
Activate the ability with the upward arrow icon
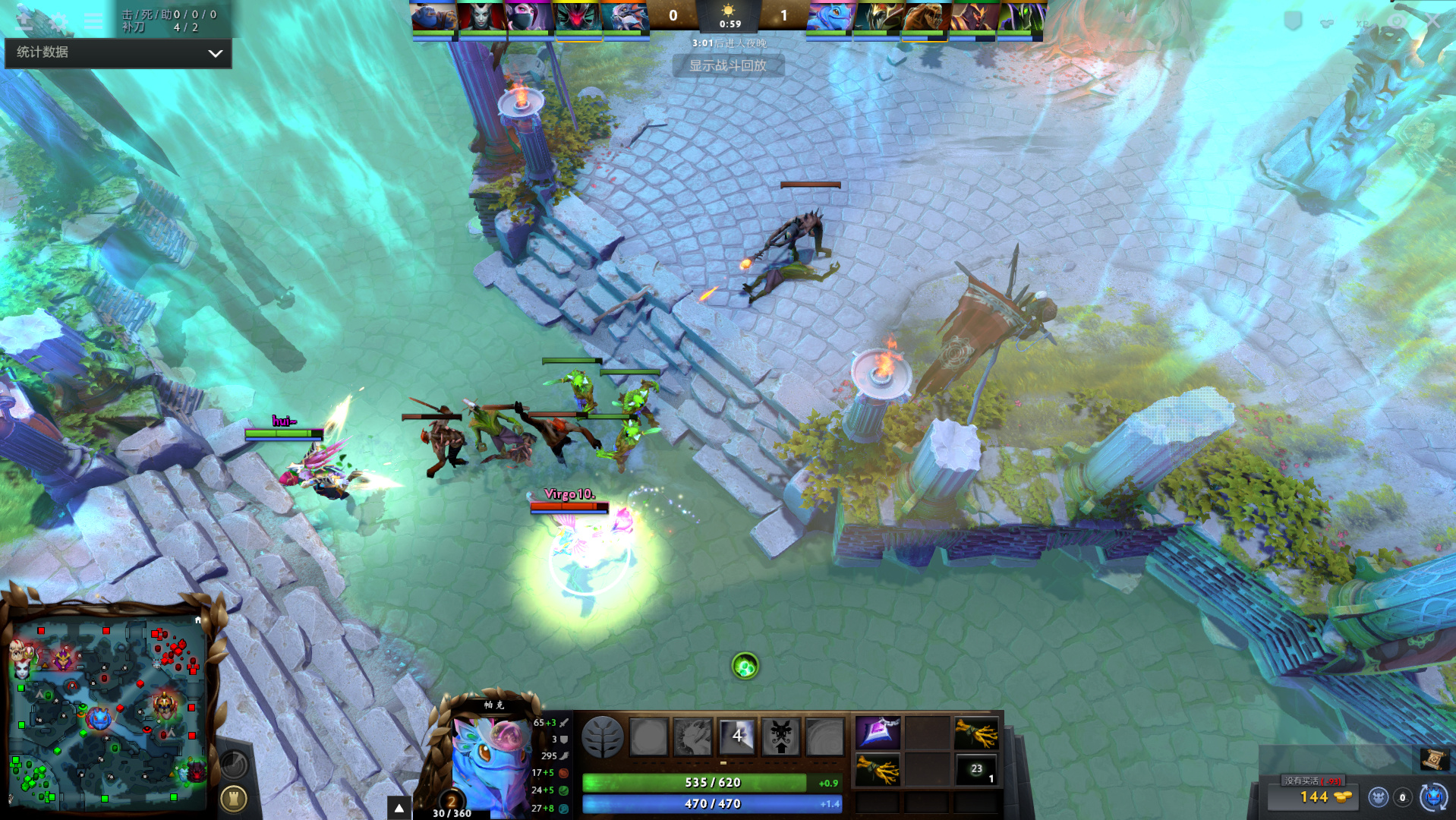point(780,736)
